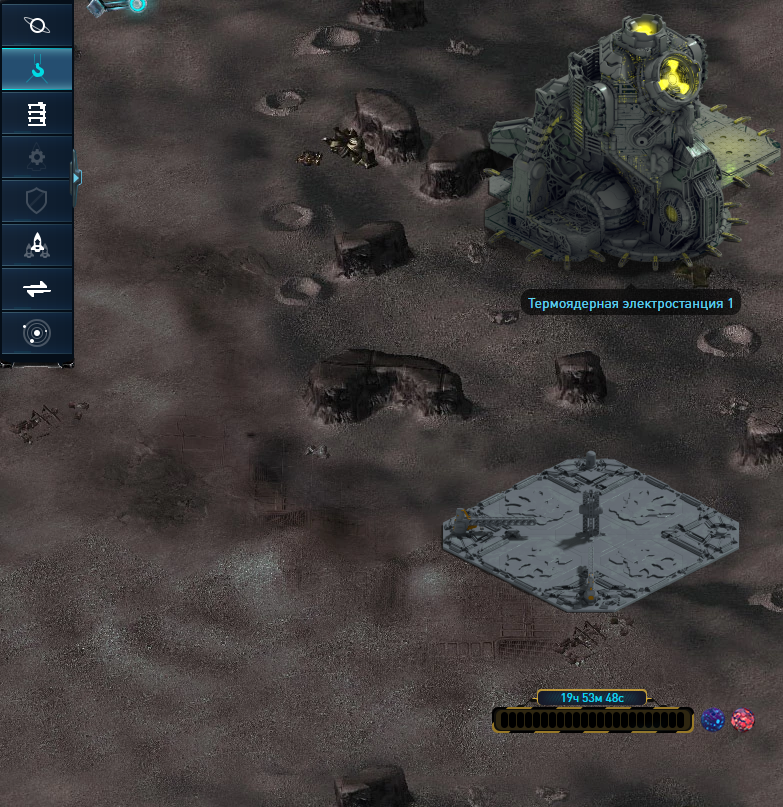Select the Термоядерная электростанция 1 label
783x807 pixels.
[x=630, y=303]
